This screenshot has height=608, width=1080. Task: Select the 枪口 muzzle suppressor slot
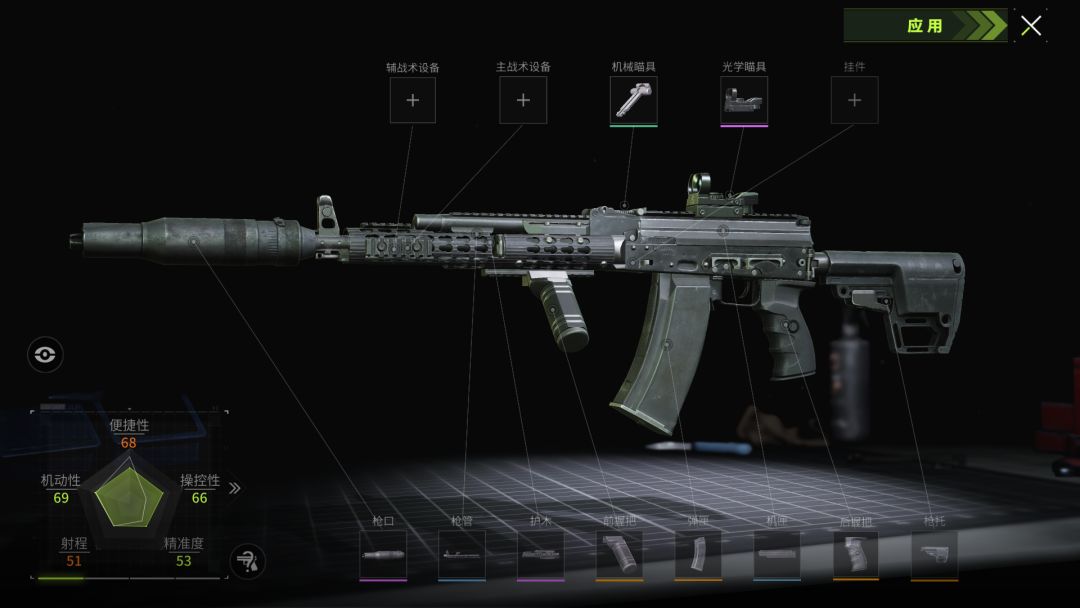pos(384,555)
